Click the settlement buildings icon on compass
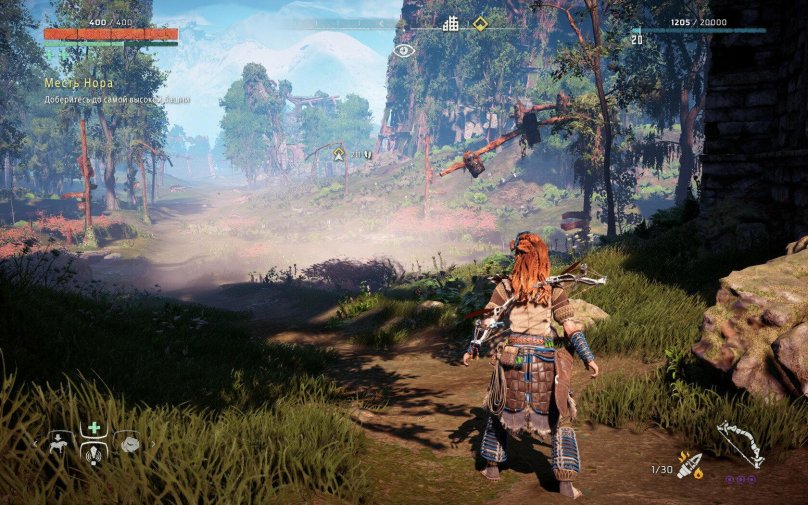Screen dimensions: 808x505 click(451, 23)
